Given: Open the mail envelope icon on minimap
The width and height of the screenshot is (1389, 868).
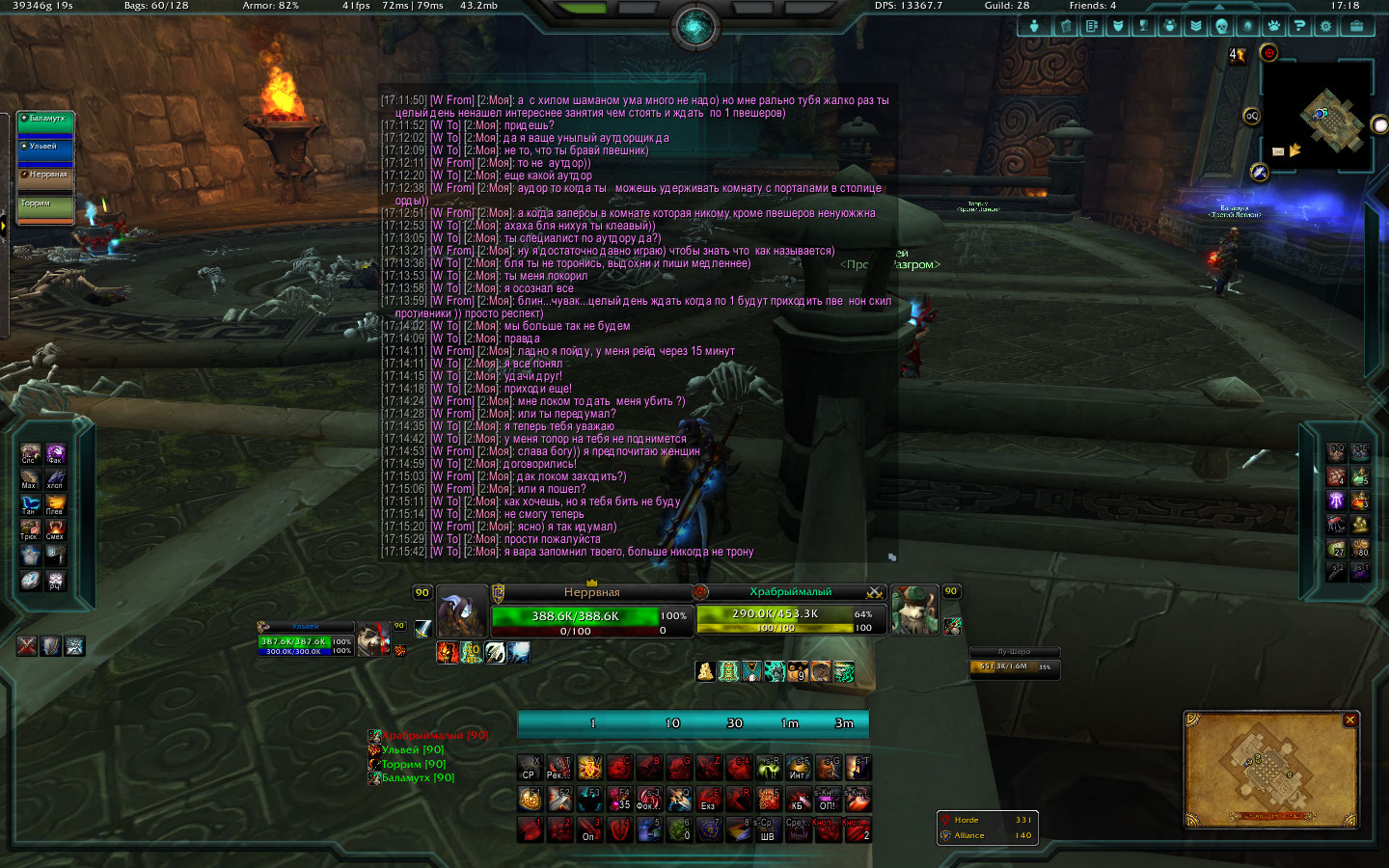Looking at the screenshot, I should [x=1278, y=151].
